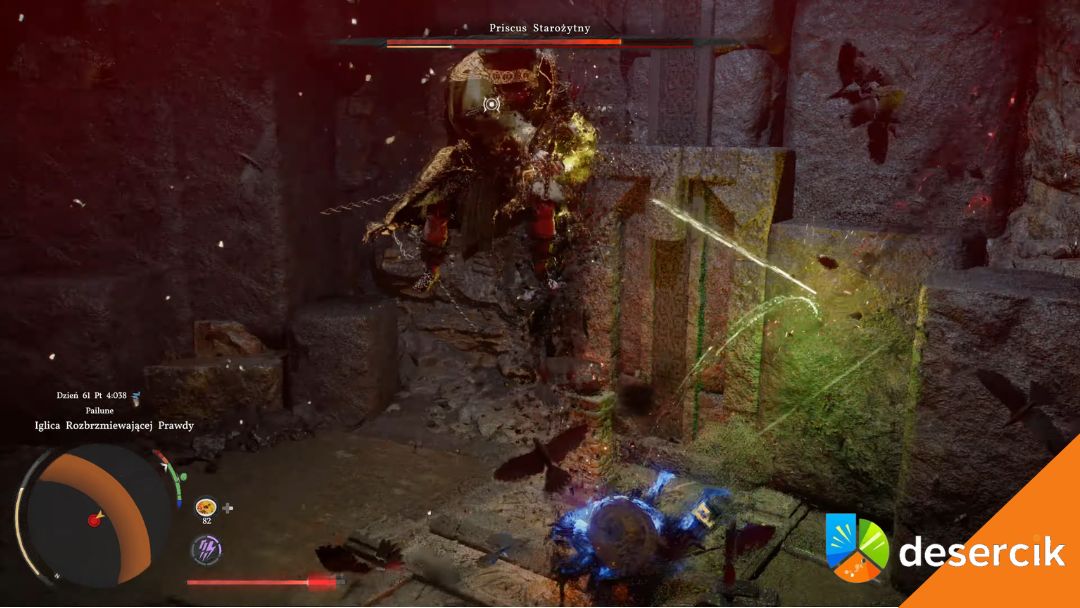
Task: Activate the purple lightning ability icon
Action: (x=206, y=549)
